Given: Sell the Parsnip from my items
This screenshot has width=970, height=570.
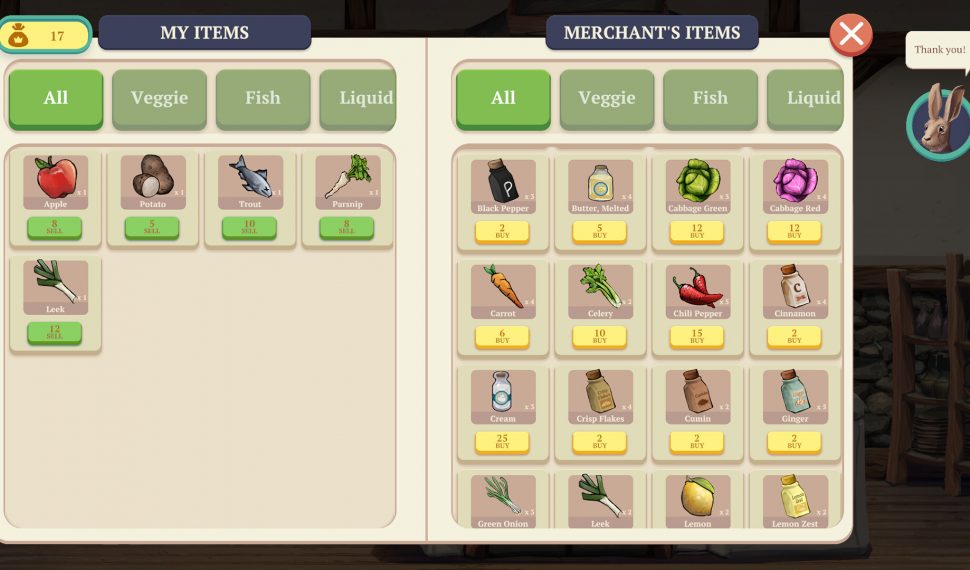Looking at the screenshot, I should click(346, 227).
